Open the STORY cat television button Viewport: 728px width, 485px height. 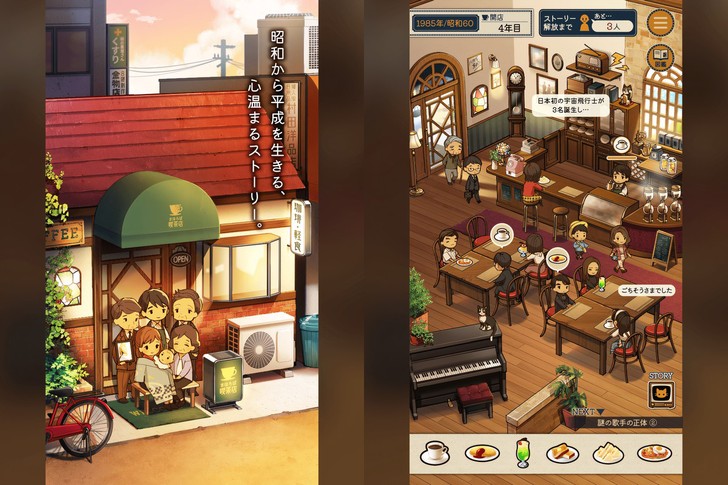click(660, 394)
